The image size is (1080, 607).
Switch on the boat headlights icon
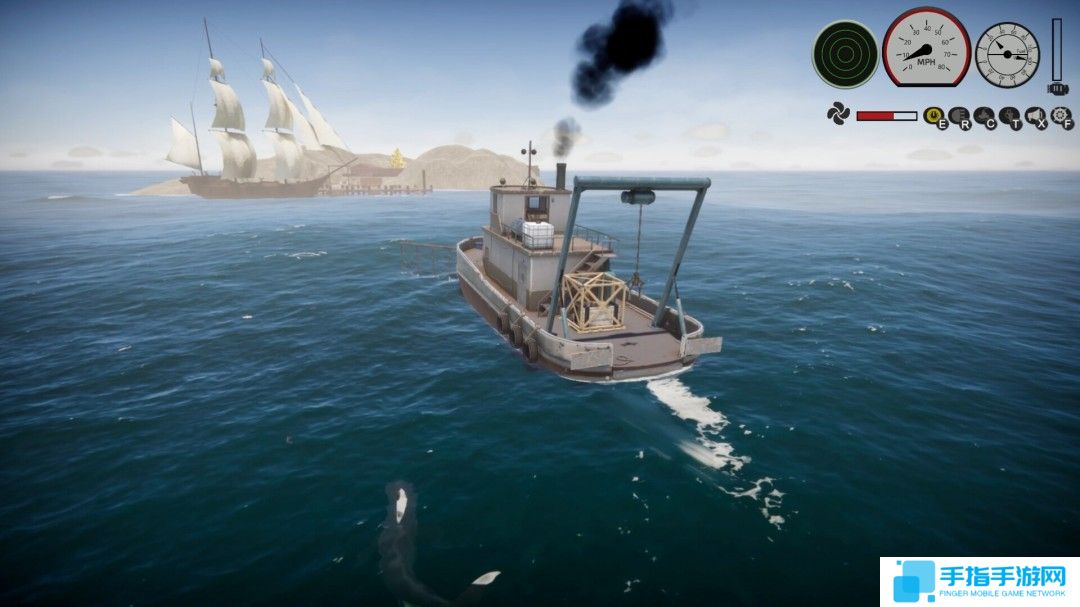(x=960, y=116)
